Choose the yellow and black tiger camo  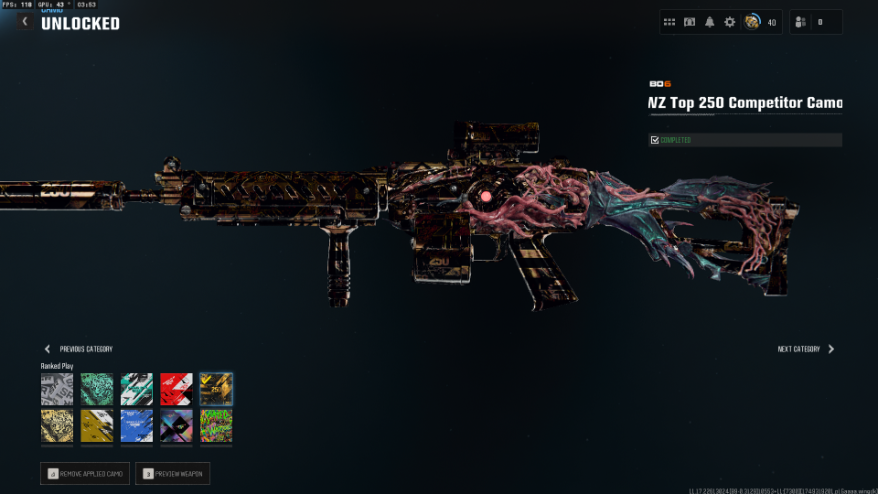click(x=57, y=426)
